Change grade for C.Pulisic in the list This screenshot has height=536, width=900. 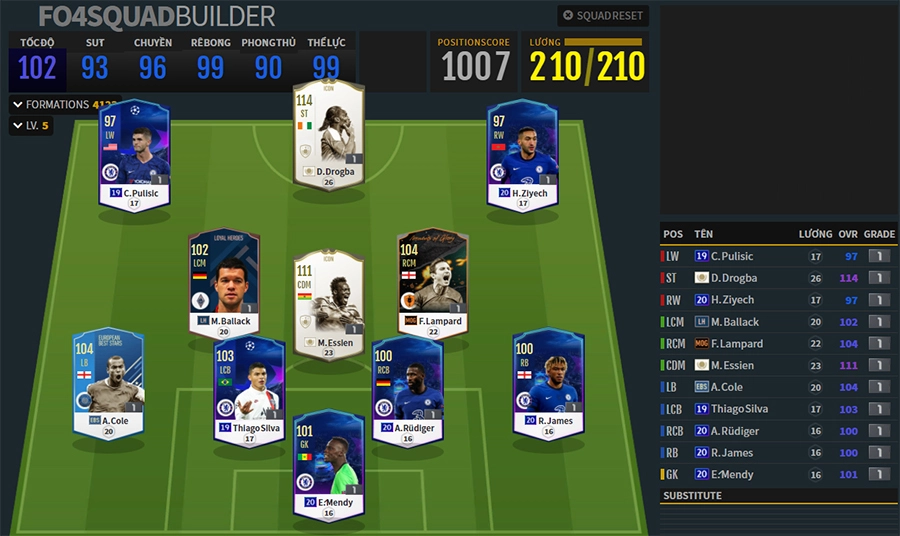coord(880,257)
